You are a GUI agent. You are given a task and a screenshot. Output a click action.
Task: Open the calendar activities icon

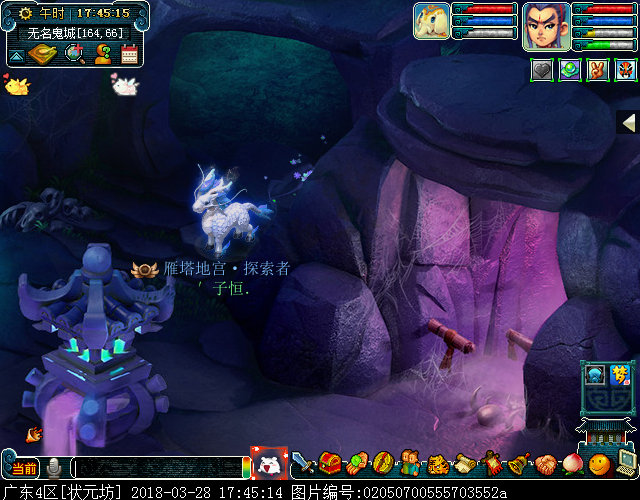[x=129, y=54]
